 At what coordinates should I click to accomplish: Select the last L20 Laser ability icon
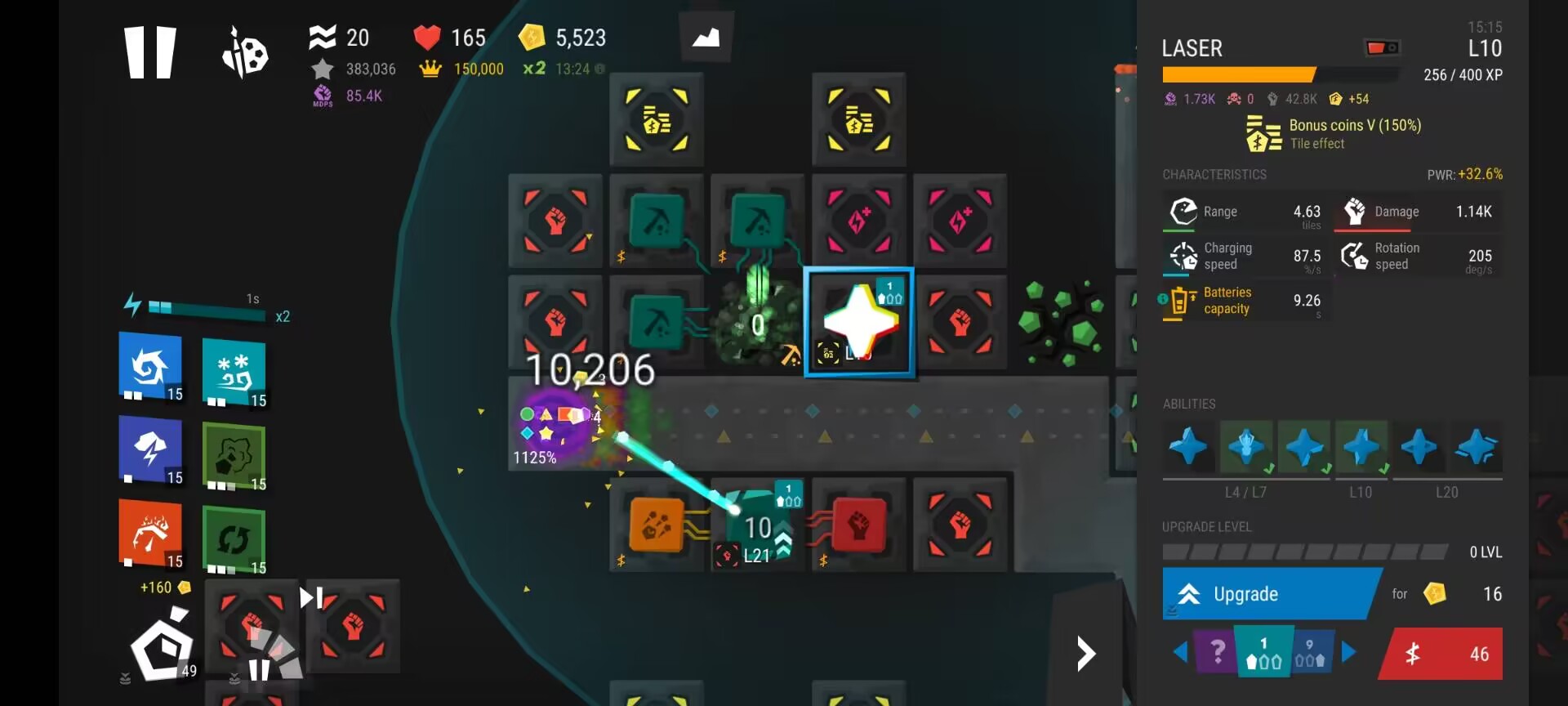click(x=1477, y=446)
